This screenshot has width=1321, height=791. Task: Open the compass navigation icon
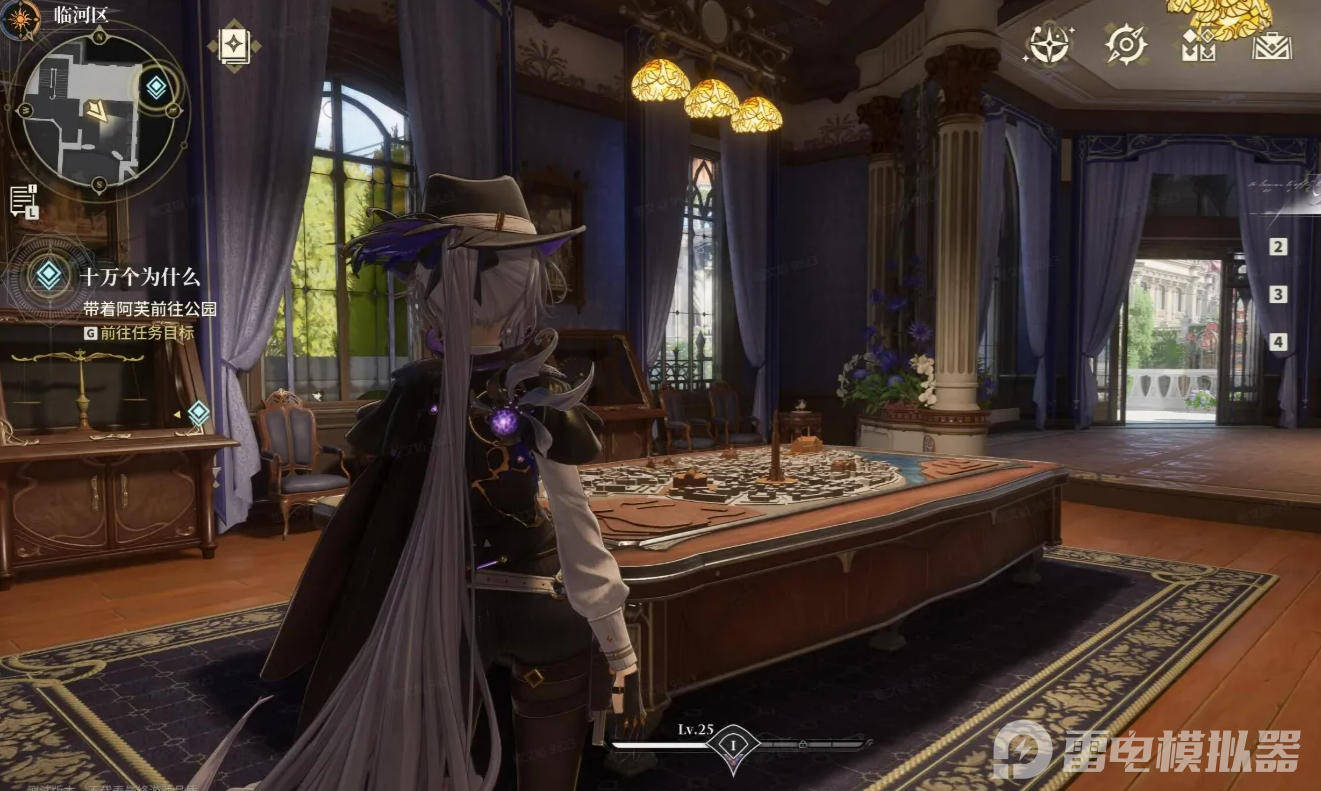[1125, 45]
